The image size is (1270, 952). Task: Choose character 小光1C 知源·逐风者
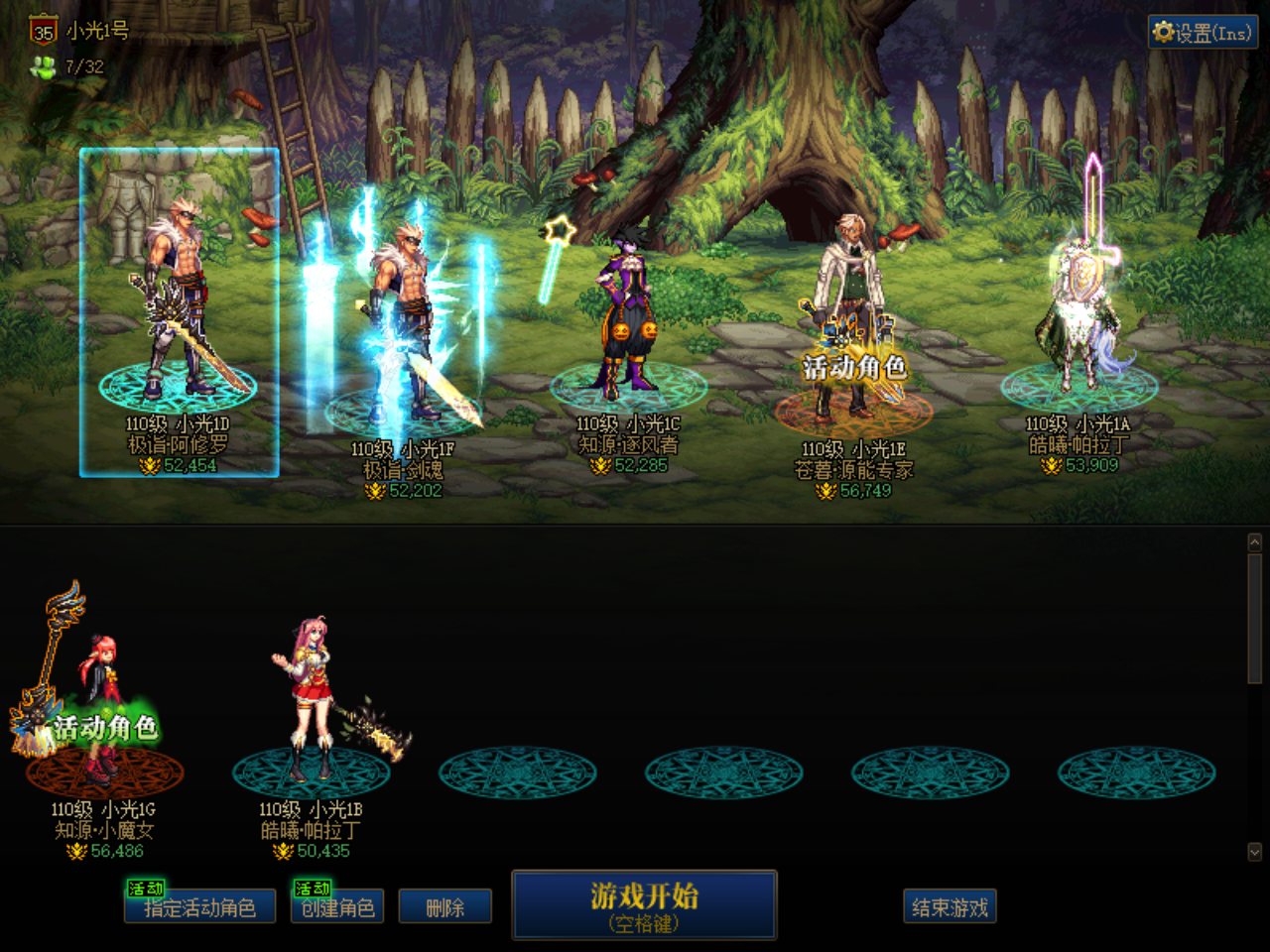[628, 317]
